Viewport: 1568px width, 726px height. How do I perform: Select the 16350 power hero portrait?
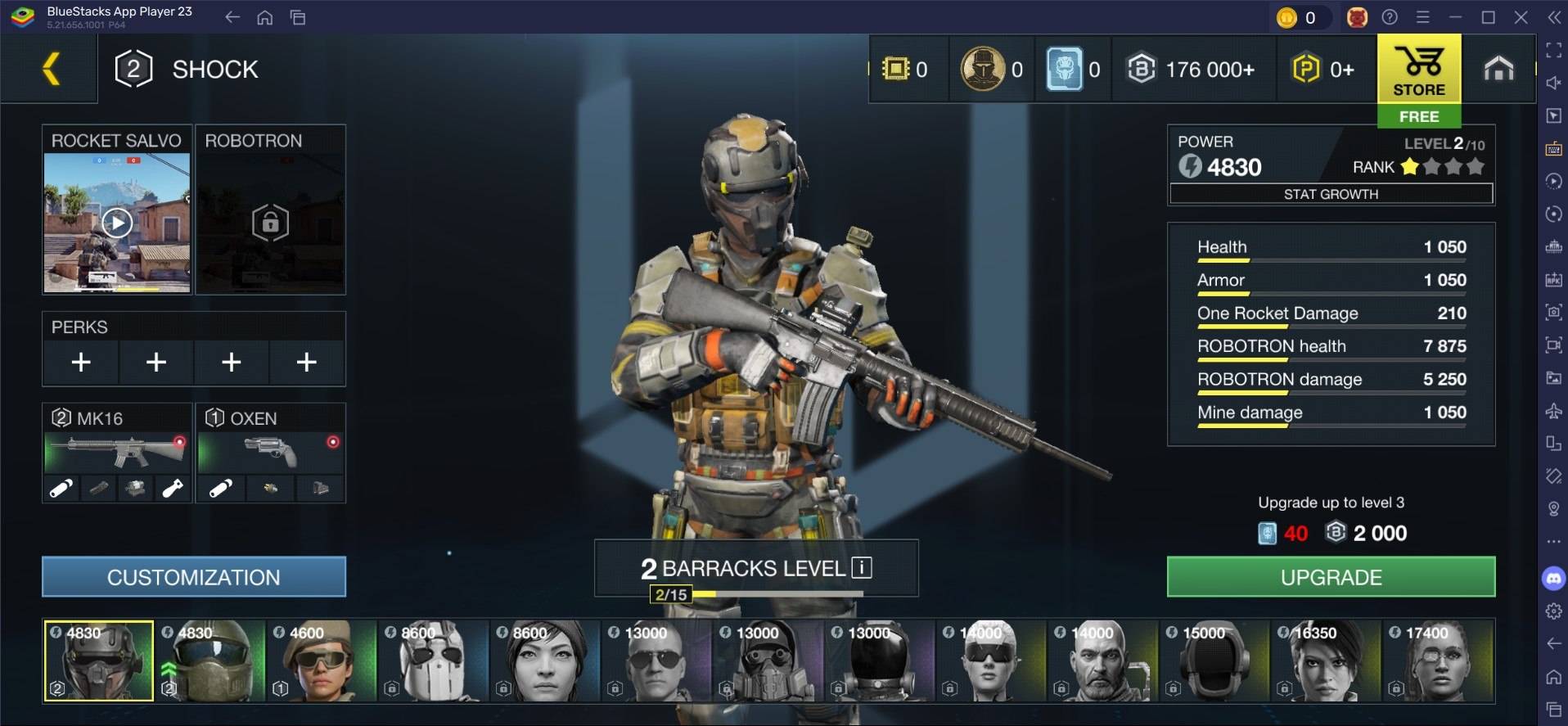(x=1326, y=661)
